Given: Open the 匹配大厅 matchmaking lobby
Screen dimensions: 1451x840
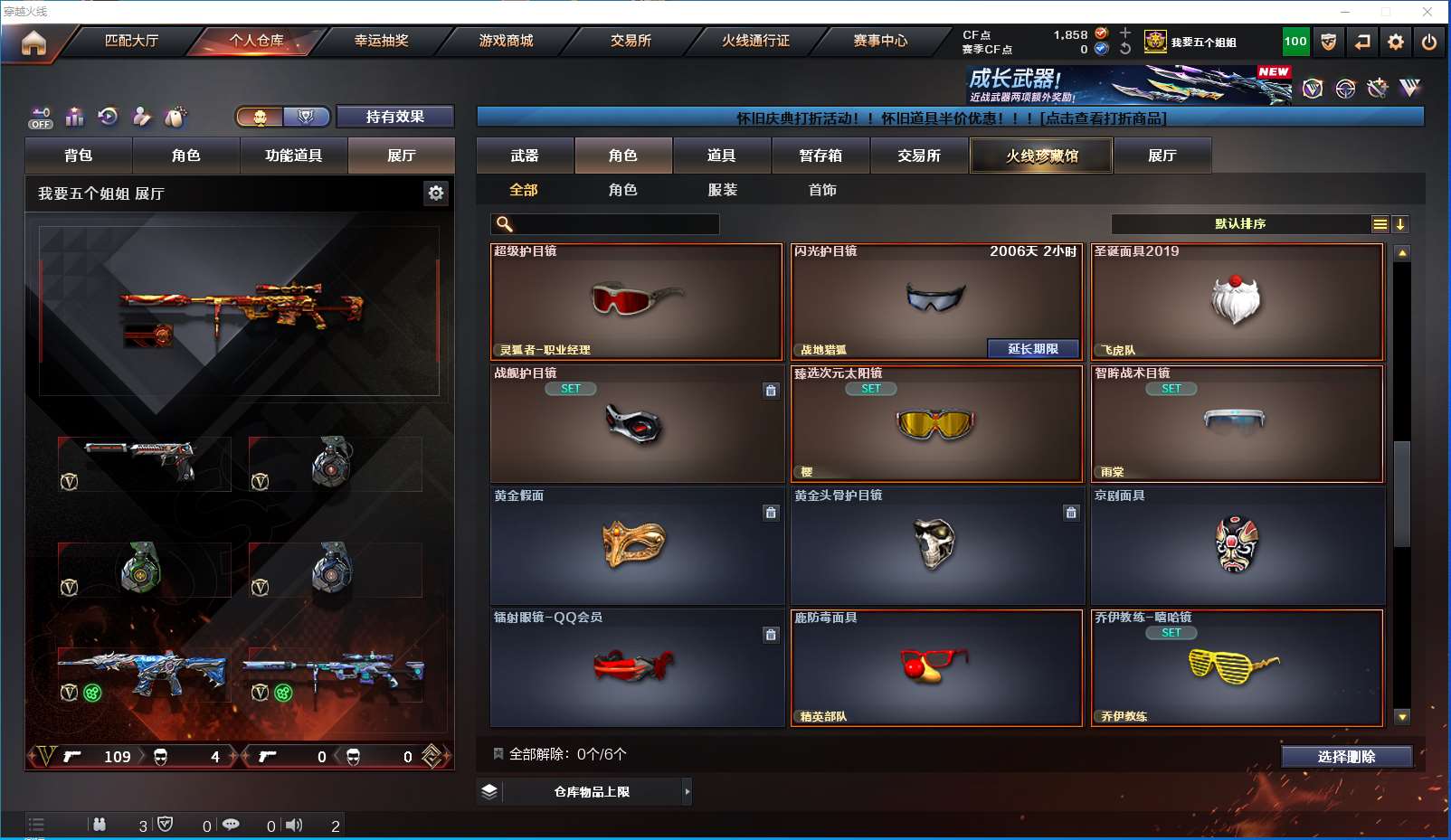Looking at the screenshot, I should 132,41.
